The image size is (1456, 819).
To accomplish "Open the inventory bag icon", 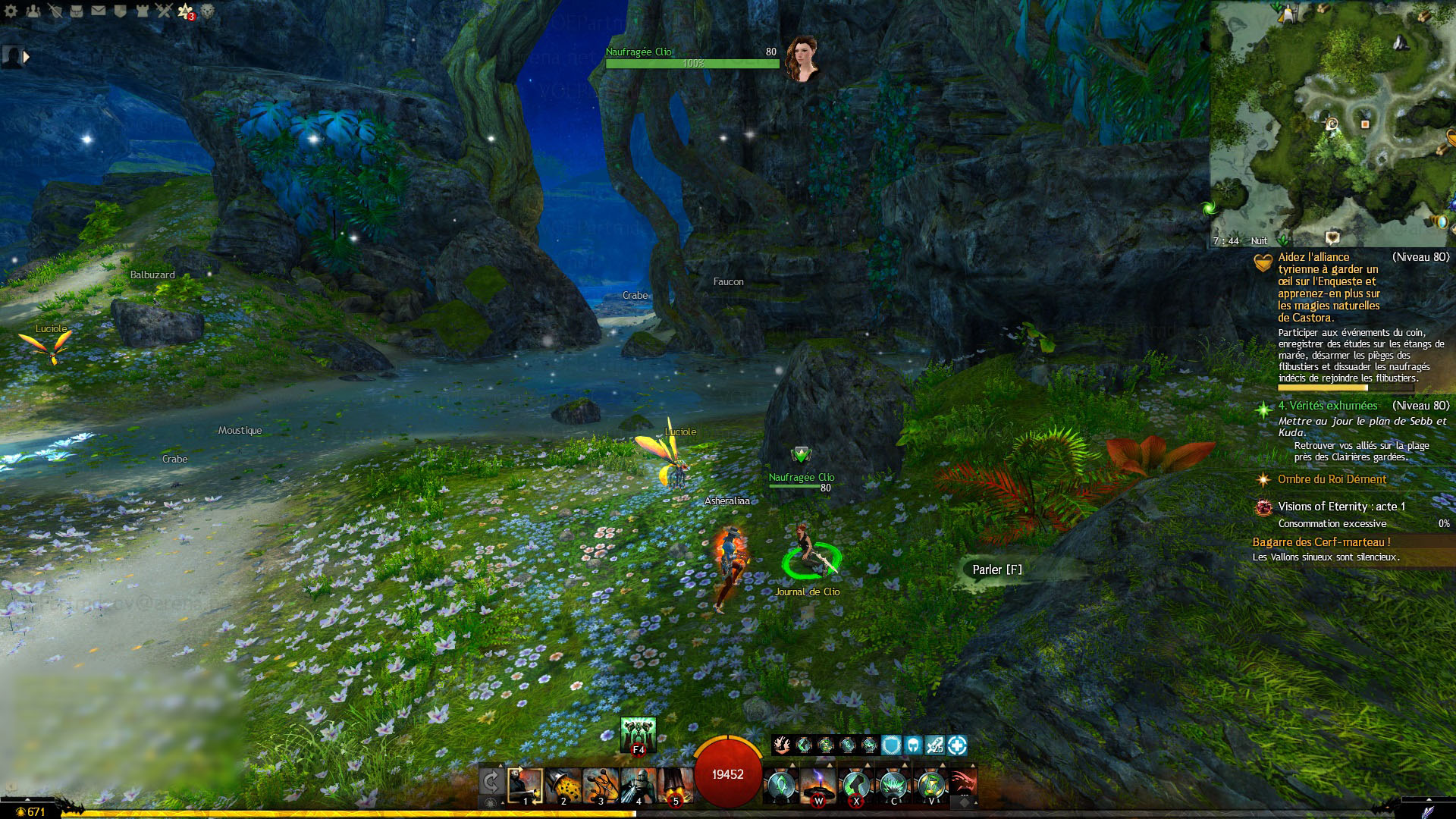I will (77, 11).
